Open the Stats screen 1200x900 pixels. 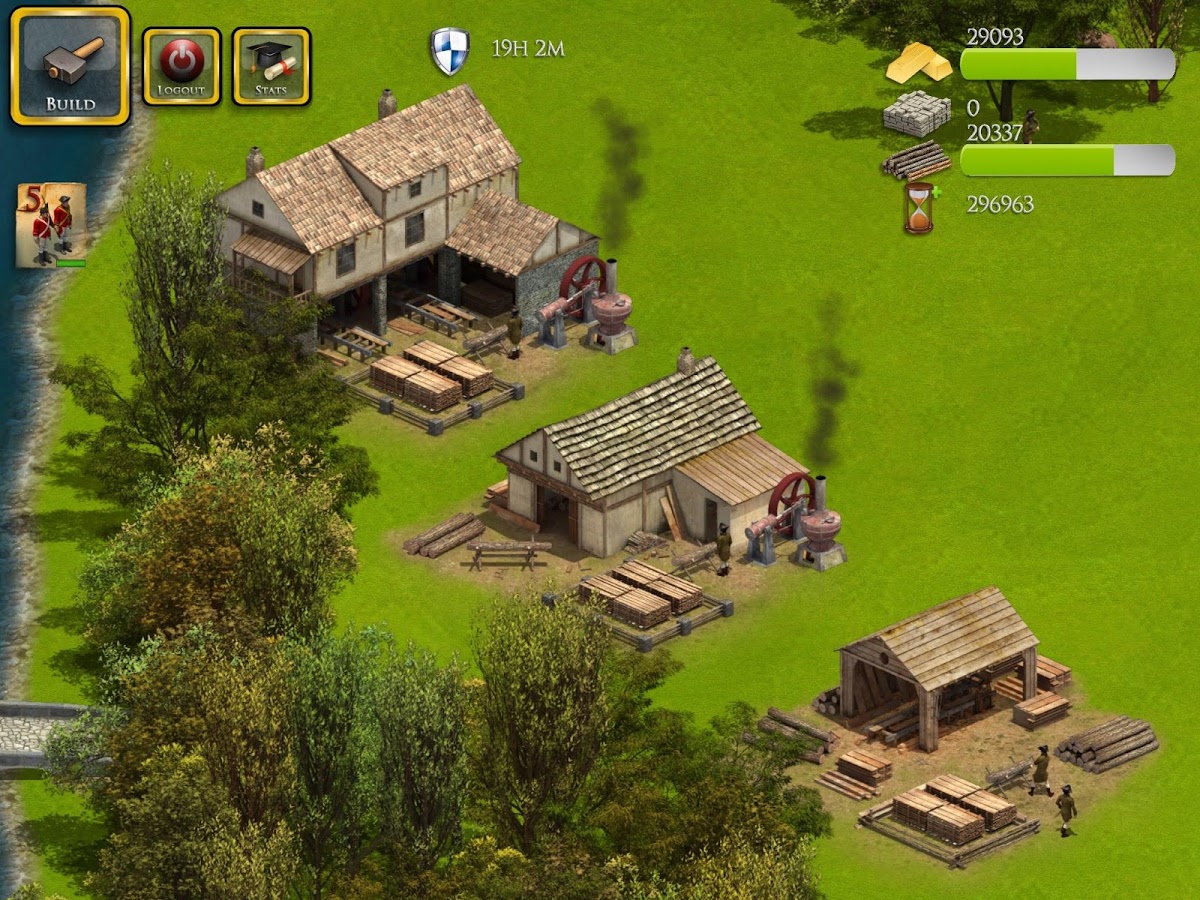pyautogui.click(x=271, y=66)
